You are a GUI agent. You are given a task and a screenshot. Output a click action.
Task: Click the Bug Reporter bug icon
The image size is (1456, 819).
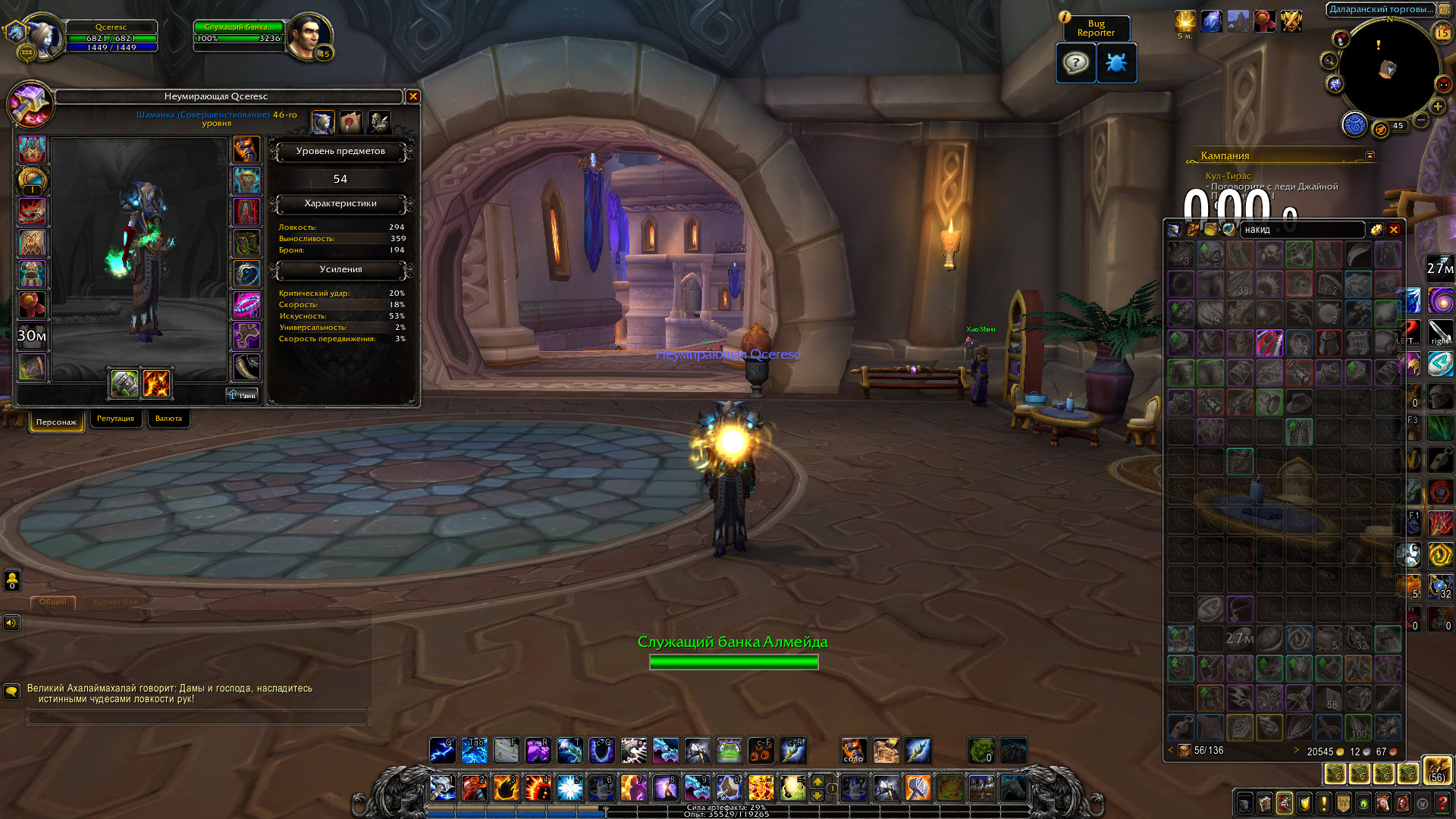coord(1116,63)
